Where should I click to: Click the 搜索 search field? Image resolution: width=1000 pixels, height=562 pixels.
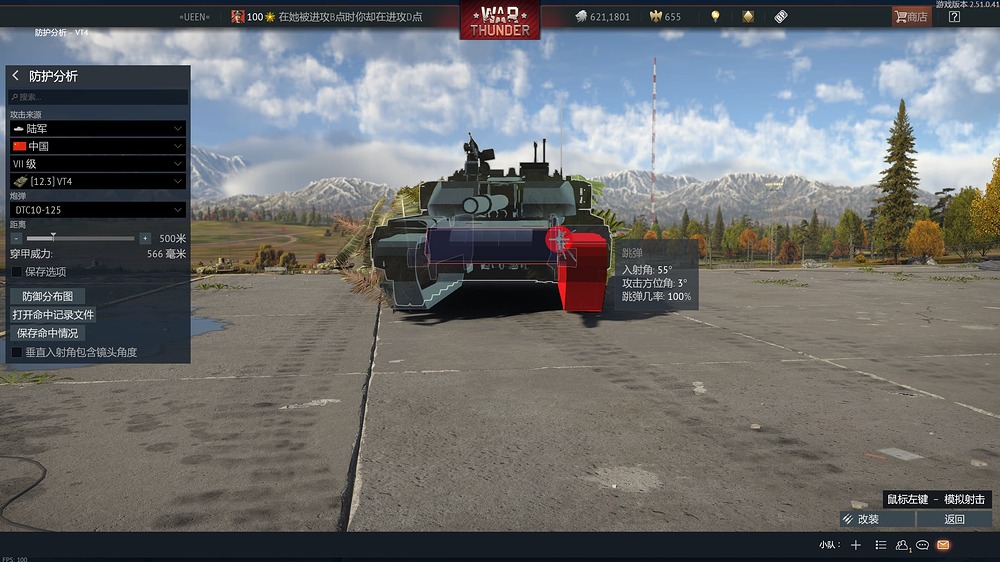(98, 97)
